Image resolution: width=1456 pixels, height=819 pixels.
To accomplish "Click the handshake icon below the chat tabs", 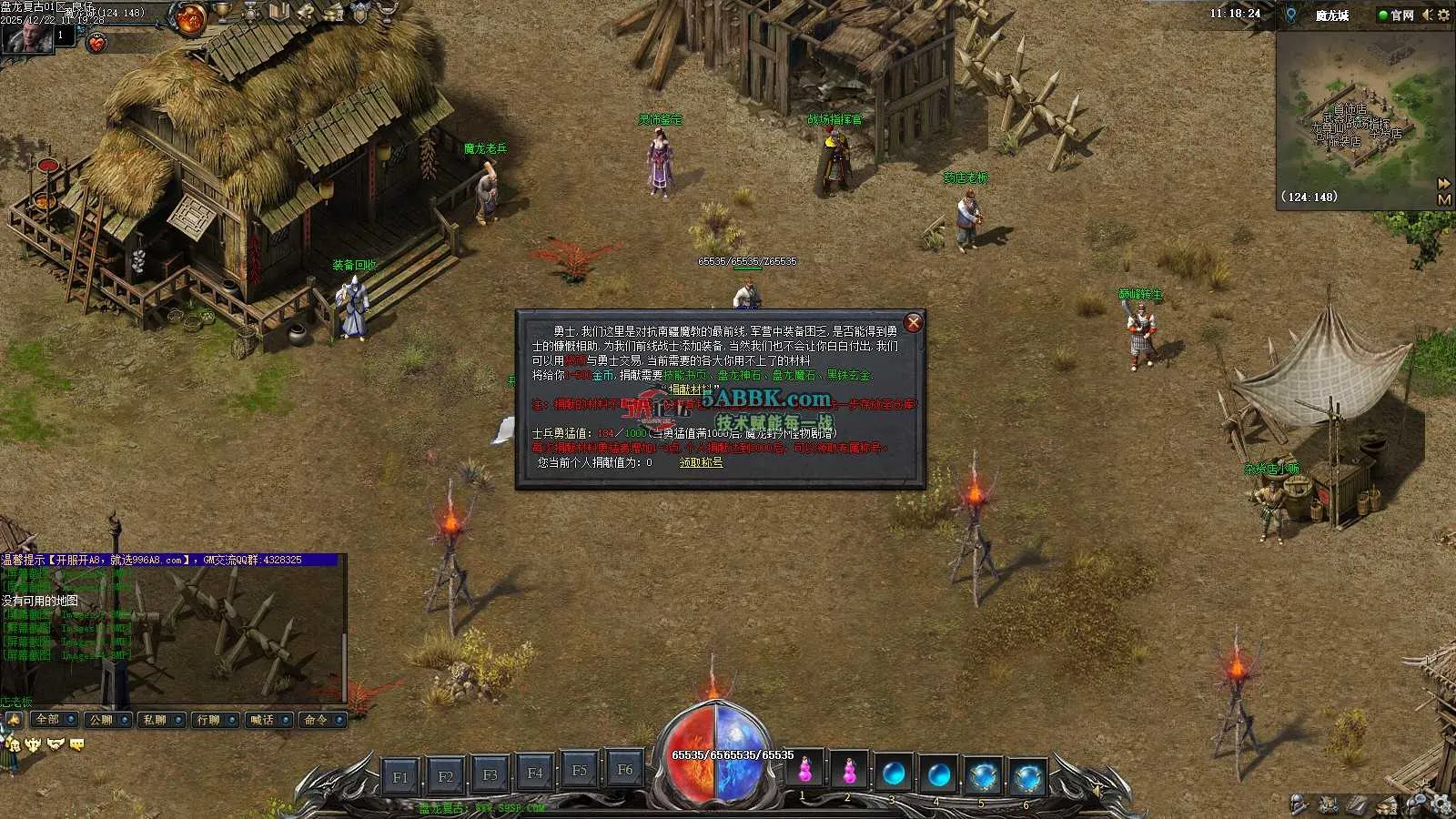I will (56, 744).
